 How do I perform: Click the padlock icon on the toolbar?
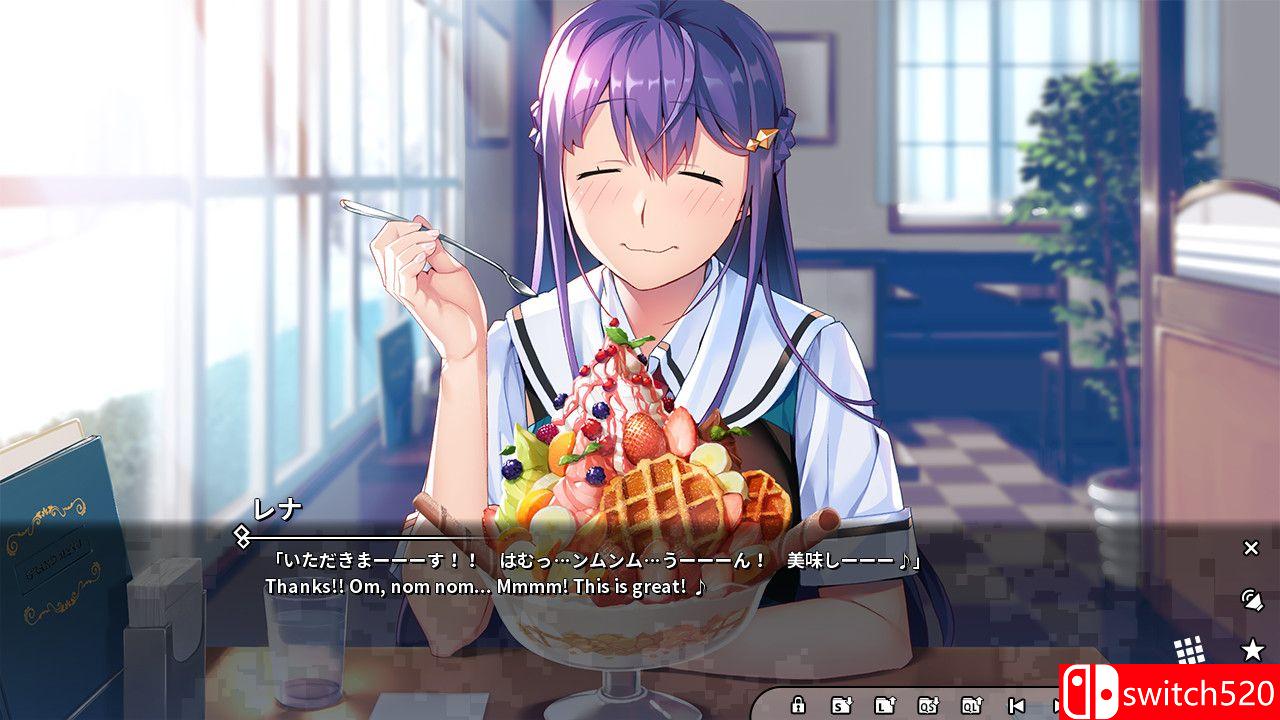click(798, 705)
